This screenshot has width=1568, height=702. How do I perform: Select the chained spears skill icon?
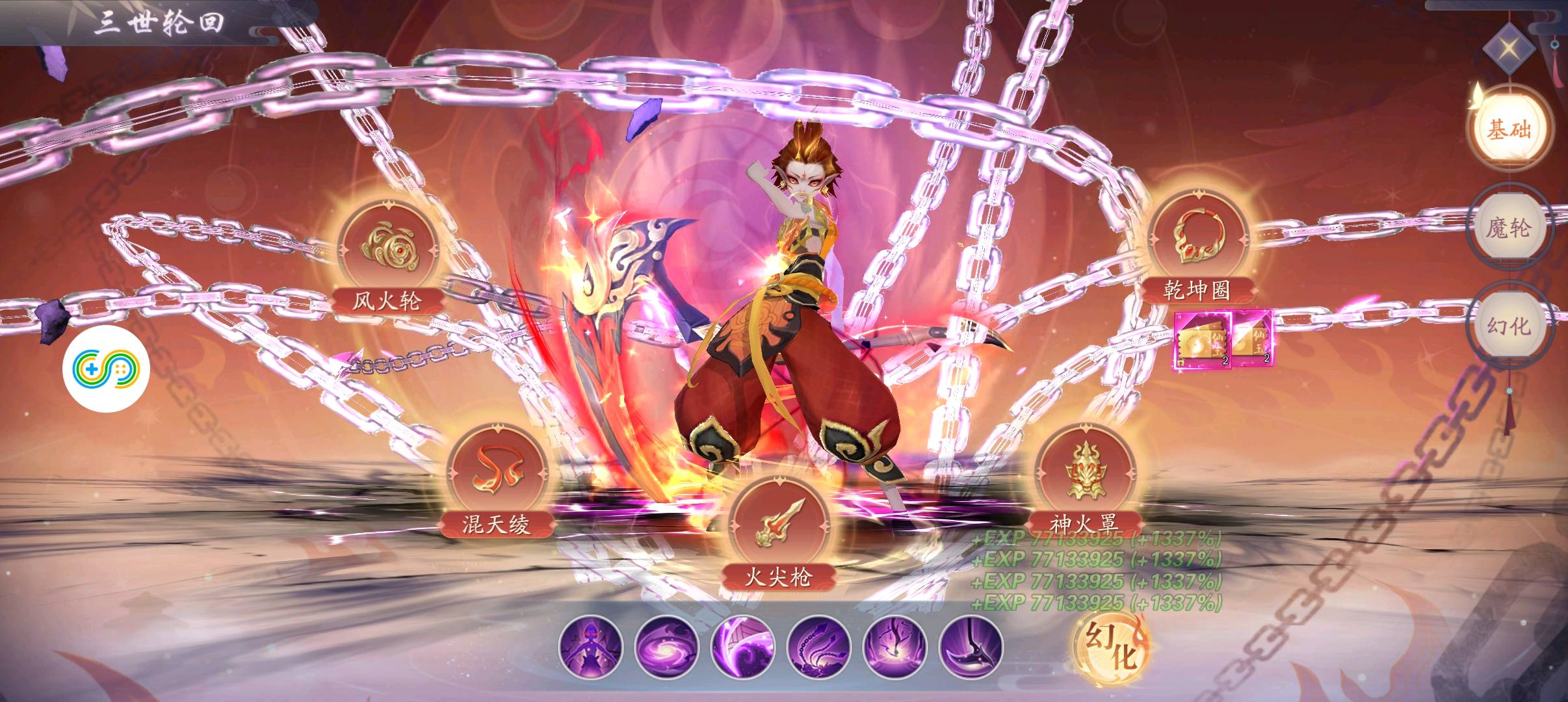pos(818,647)
